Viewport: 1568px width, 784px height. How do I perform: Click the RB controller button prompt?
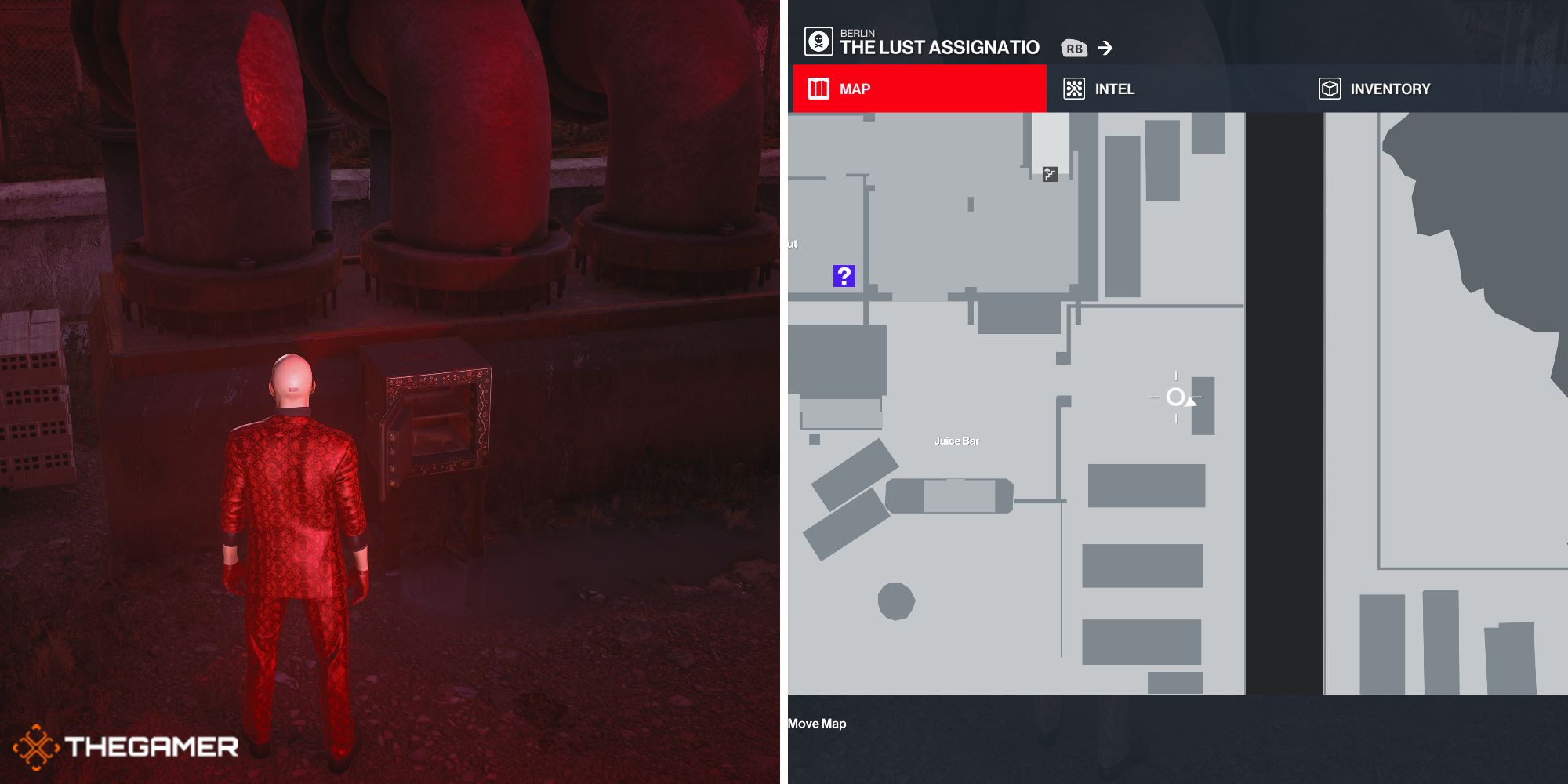point(1076,47)
